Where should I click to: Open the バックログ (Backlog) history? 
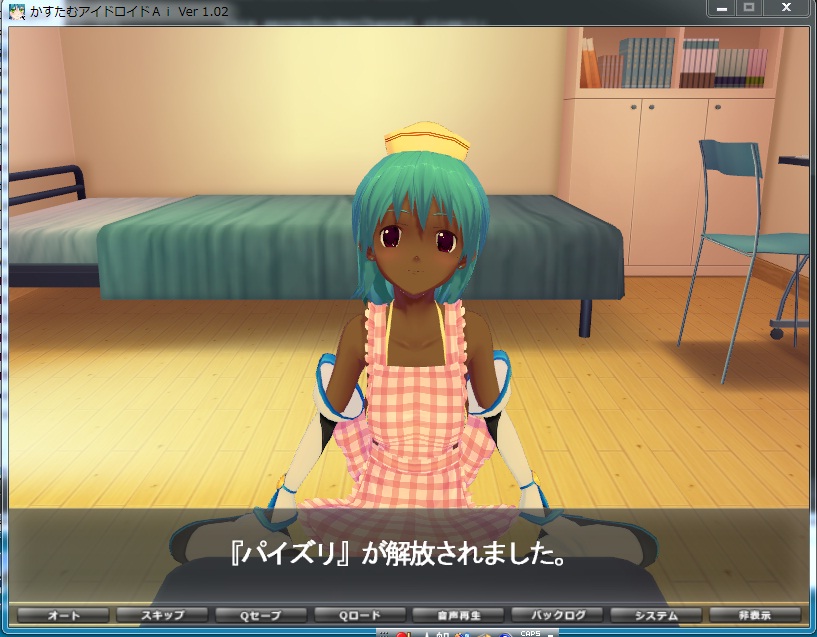558,615
